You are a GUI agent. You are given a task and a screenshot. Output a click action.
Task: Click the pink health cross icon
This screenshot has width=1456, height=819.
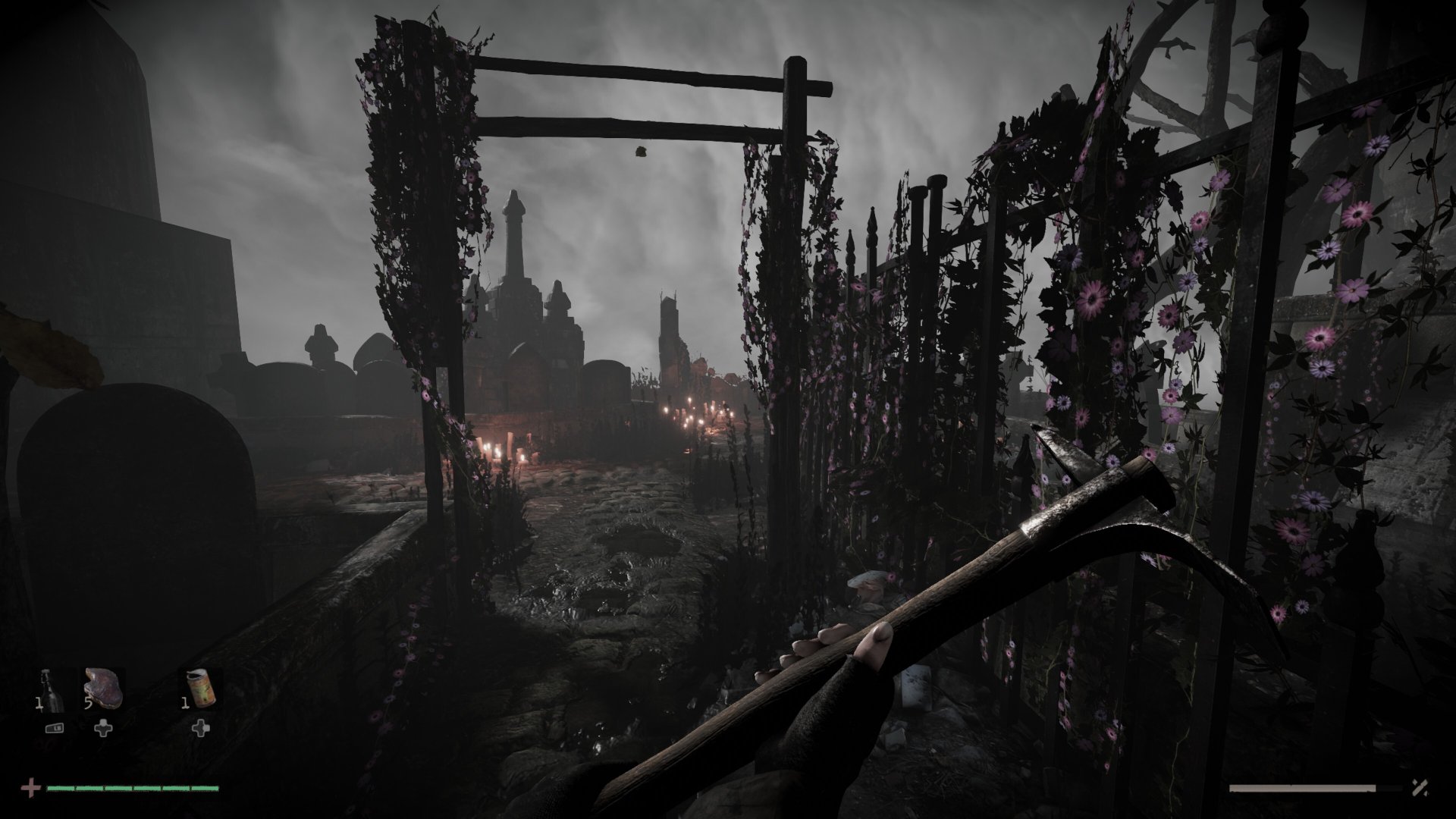click(x=31, y=787)
